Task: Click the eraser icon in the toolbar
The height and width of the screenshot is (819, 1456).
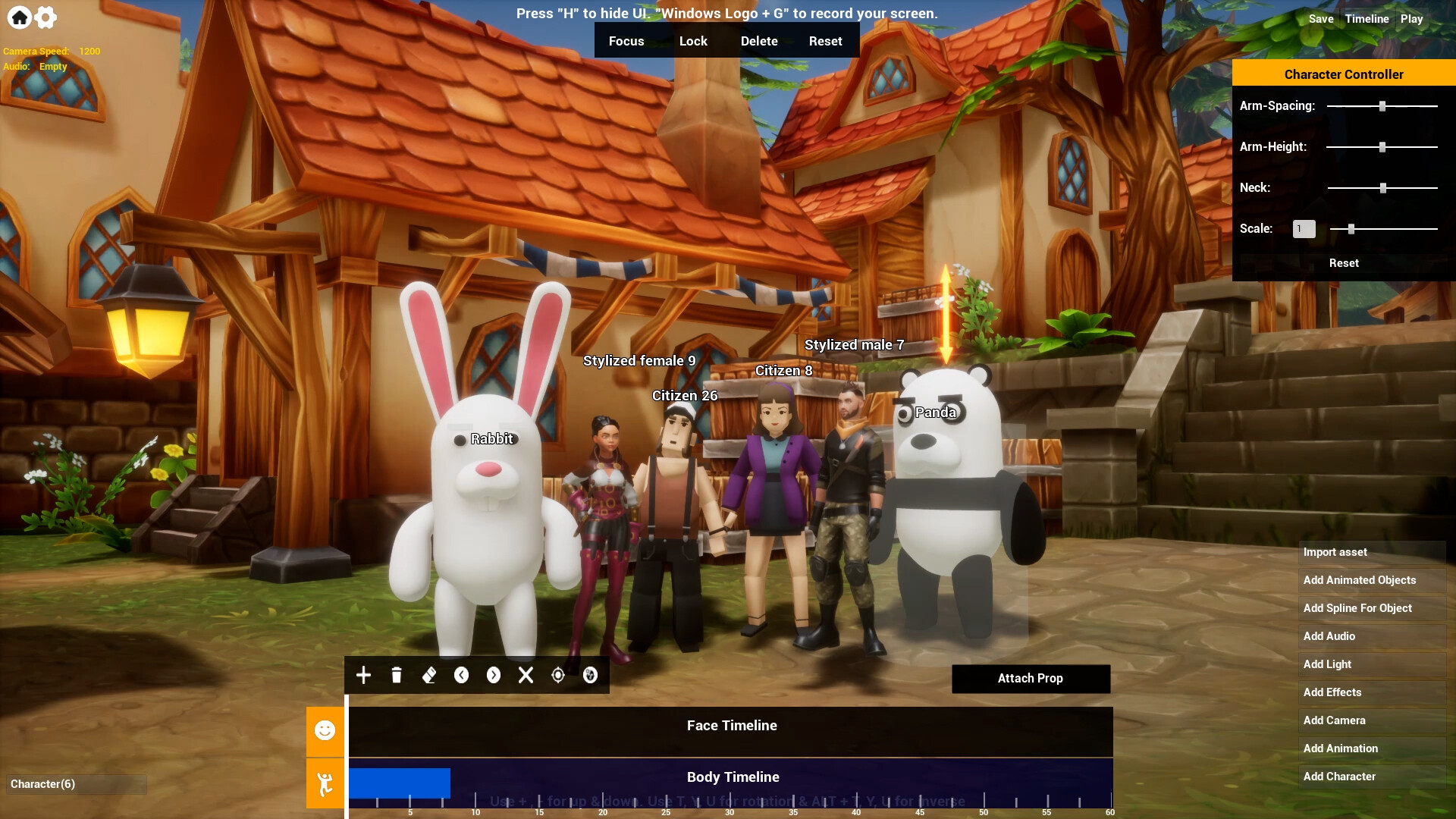Action: 428,675
